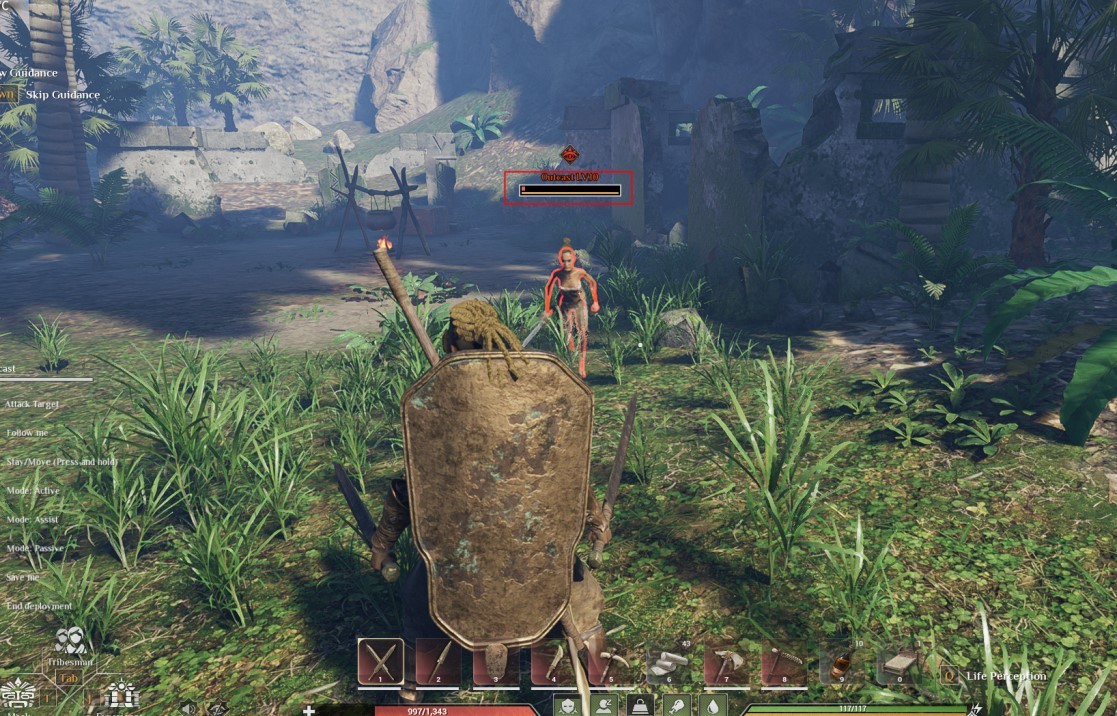This screenshot has height=716, width=1117.
Task: Select the bed item in slot 0
Action: (x=899, y=661)
